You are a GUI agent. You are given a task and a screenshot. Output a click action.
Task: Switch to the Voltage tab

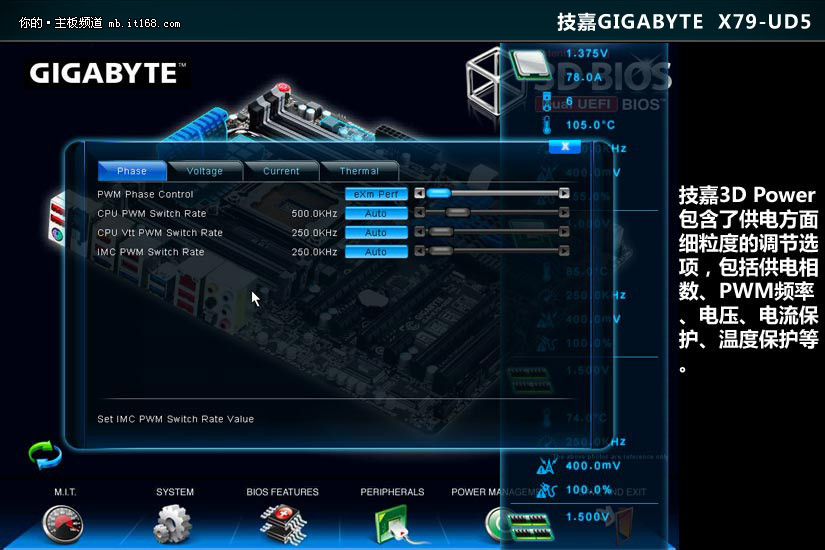click(x=205, y=171)
